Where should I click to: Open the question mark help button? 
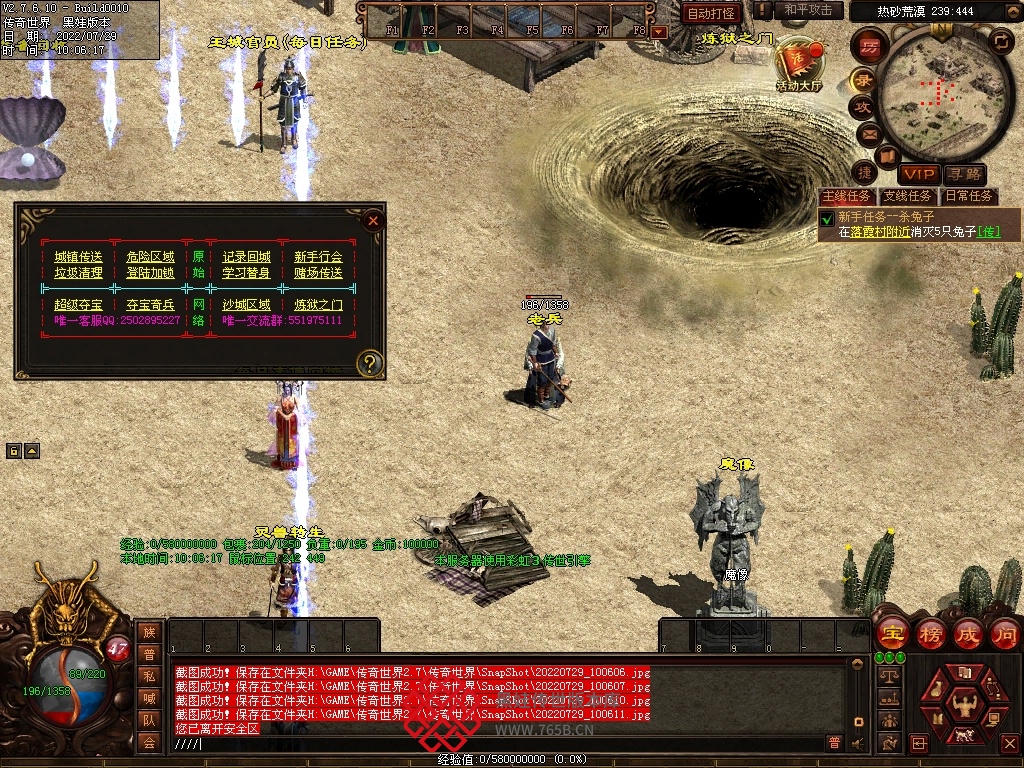[370, 363]
